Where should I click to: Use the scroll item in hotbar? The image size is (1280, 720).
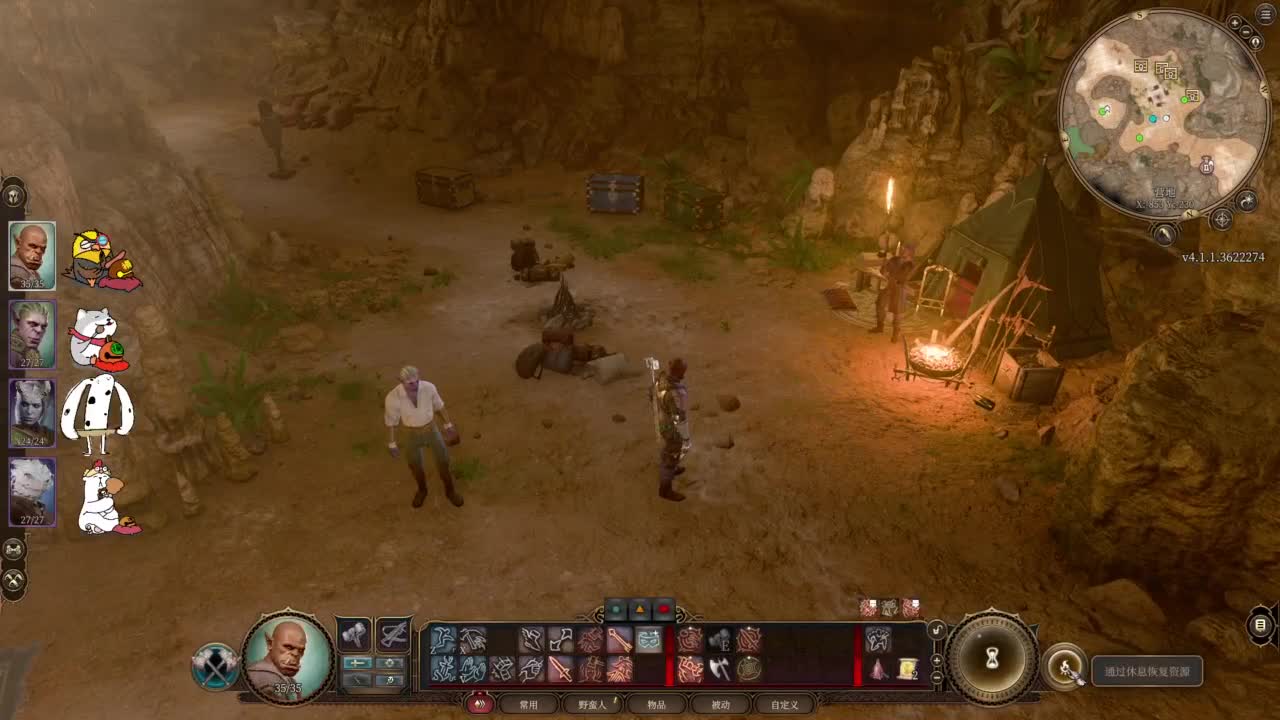[907, 668]
